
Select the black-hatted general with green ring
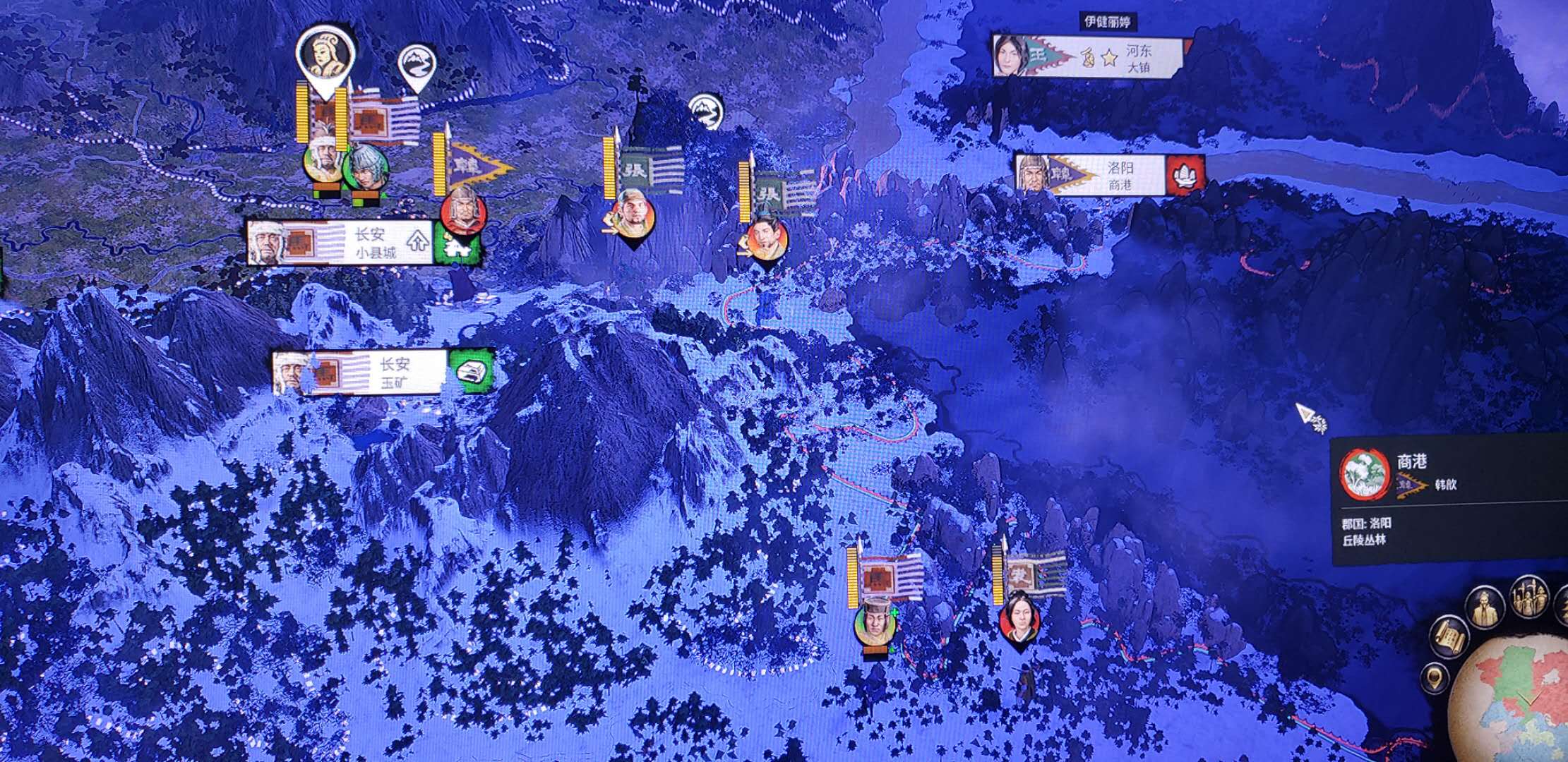(875, 623)
